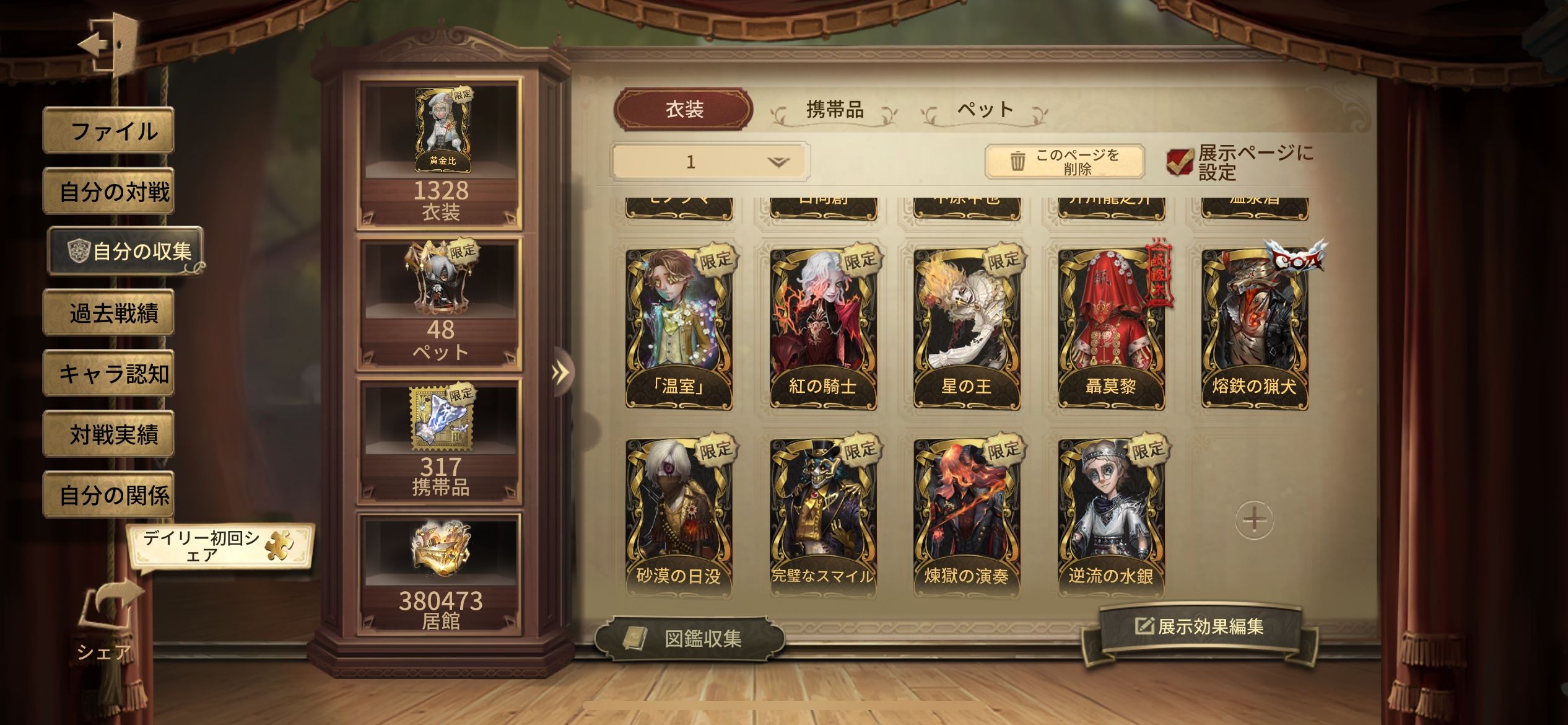Toggle the 展示ページに設定 checkbox
The width and height of the screenshot is (1568, 725).
click(1179, 162)
